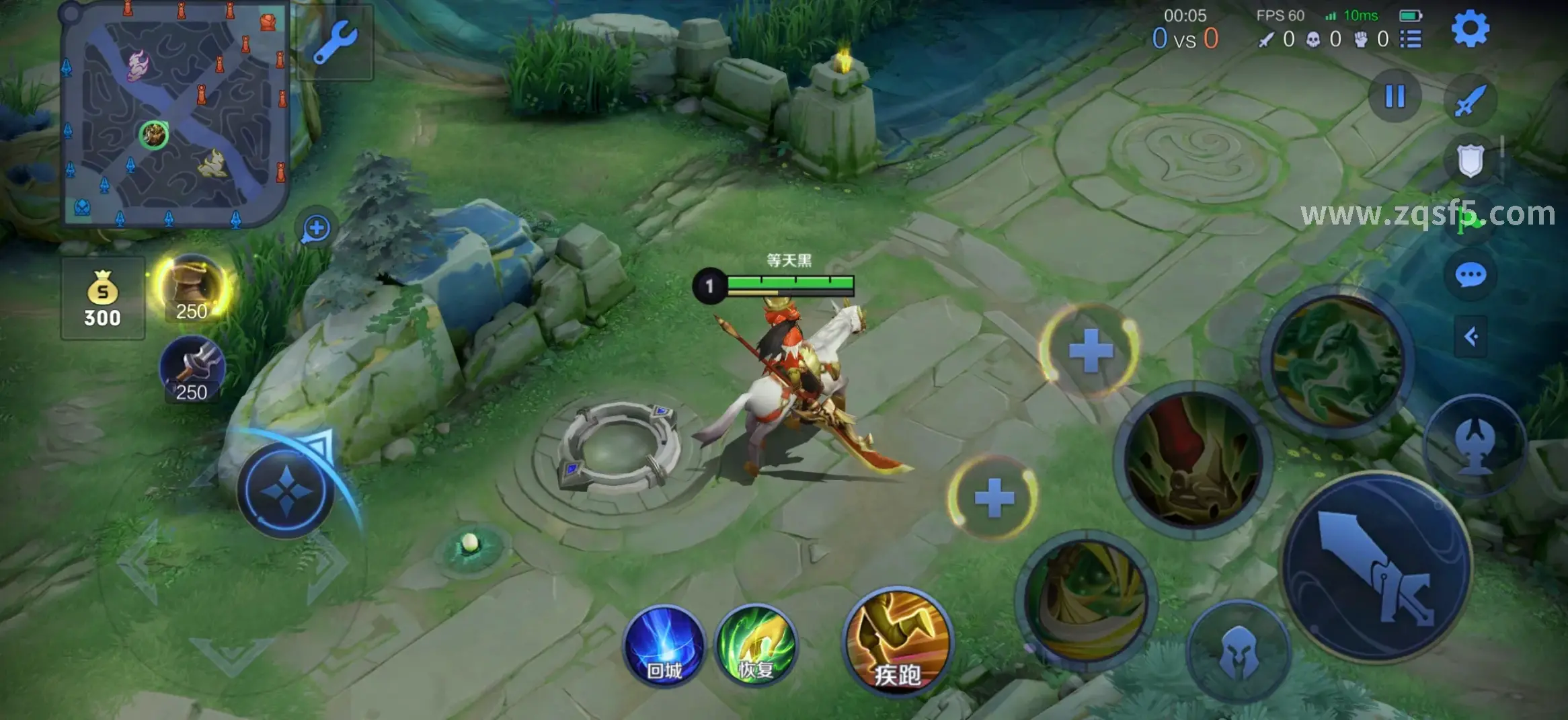Image resolution: width=1568 pixels, height=720 pixels.
Task: Cast the red-caped second skill
Action: (x=1193, y=461)
